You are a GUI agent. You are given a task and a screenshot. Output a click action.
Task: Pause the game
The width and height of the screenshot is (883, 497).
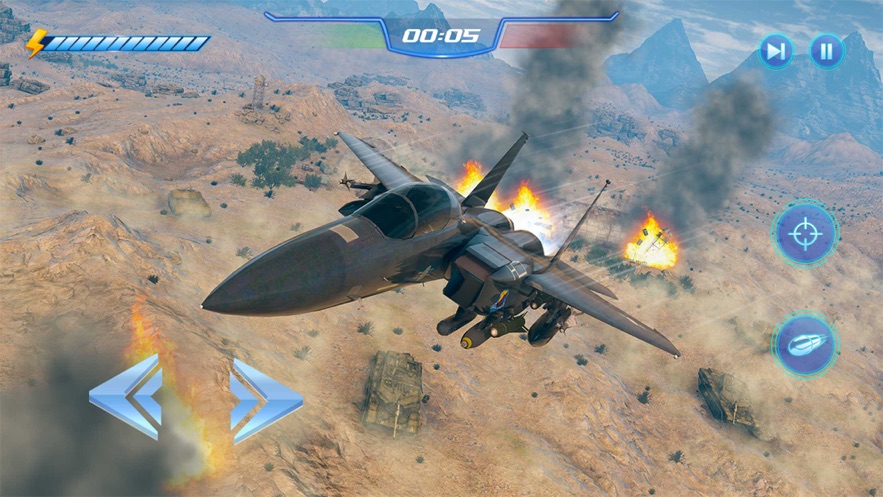coord(826,51)
